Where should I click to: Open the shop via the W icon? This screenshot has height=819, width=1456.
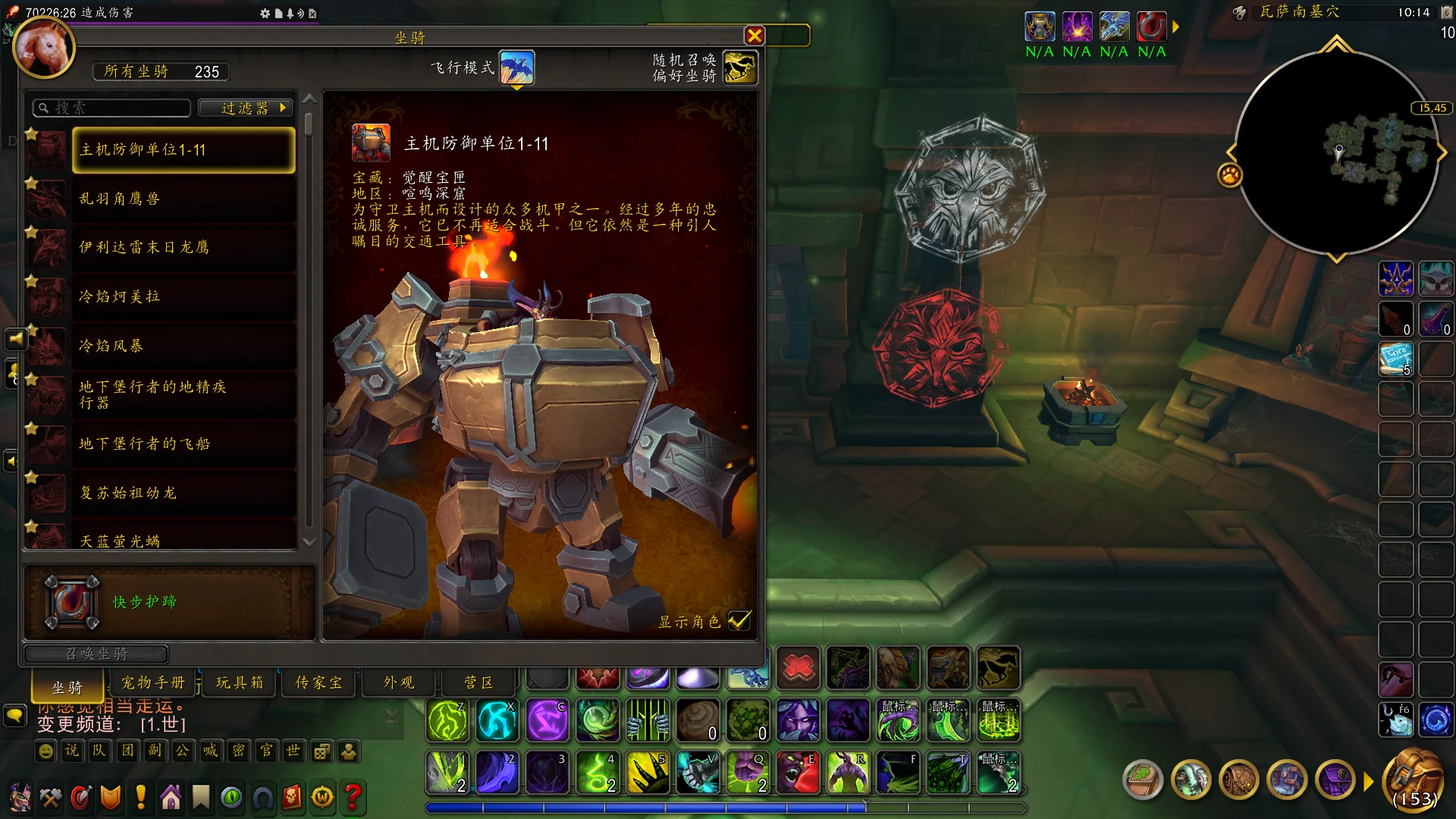pos(322,798)
